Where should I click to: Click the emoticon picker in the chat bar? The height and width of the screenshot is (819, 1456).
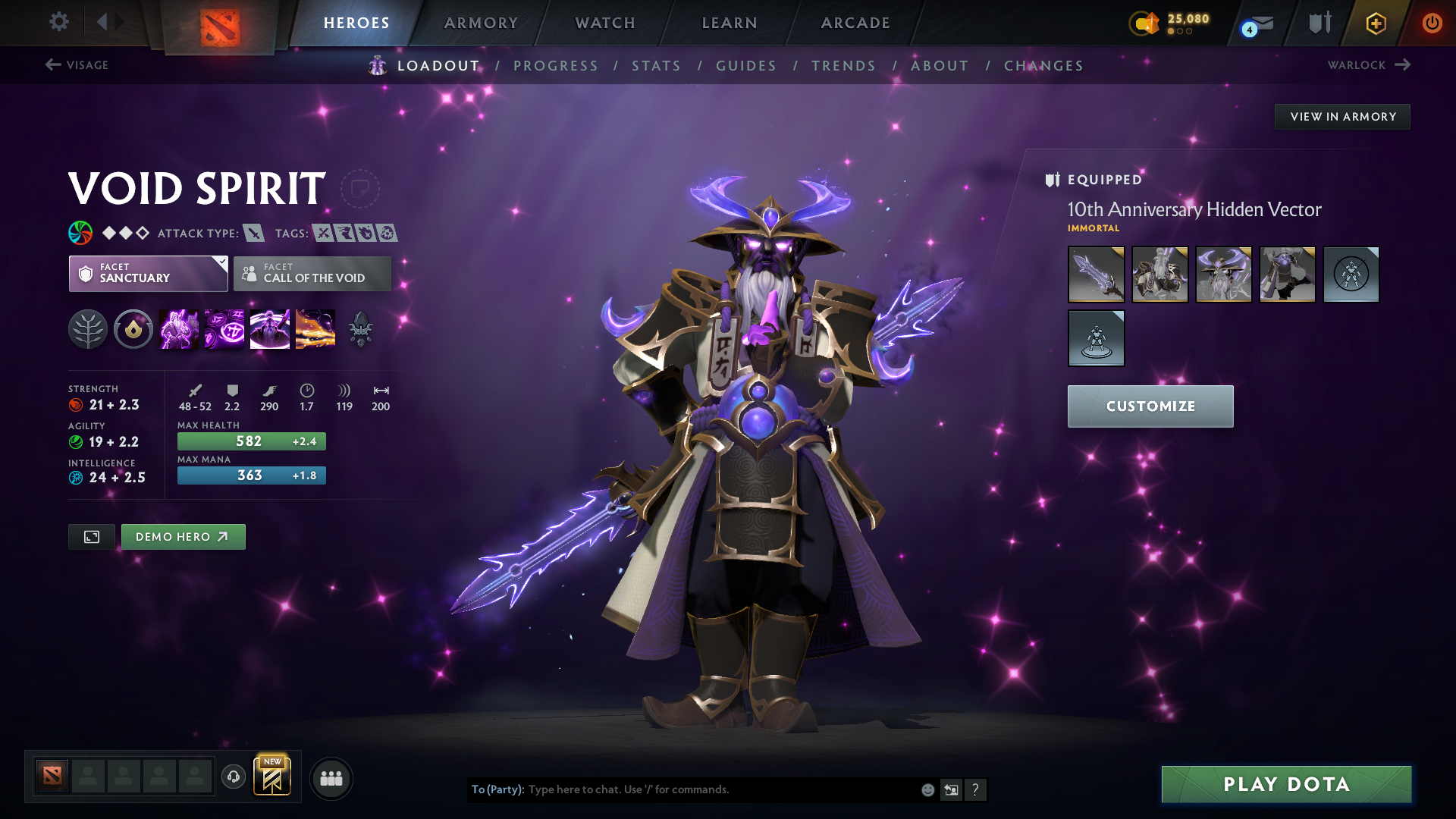click(x=927, y=789)
